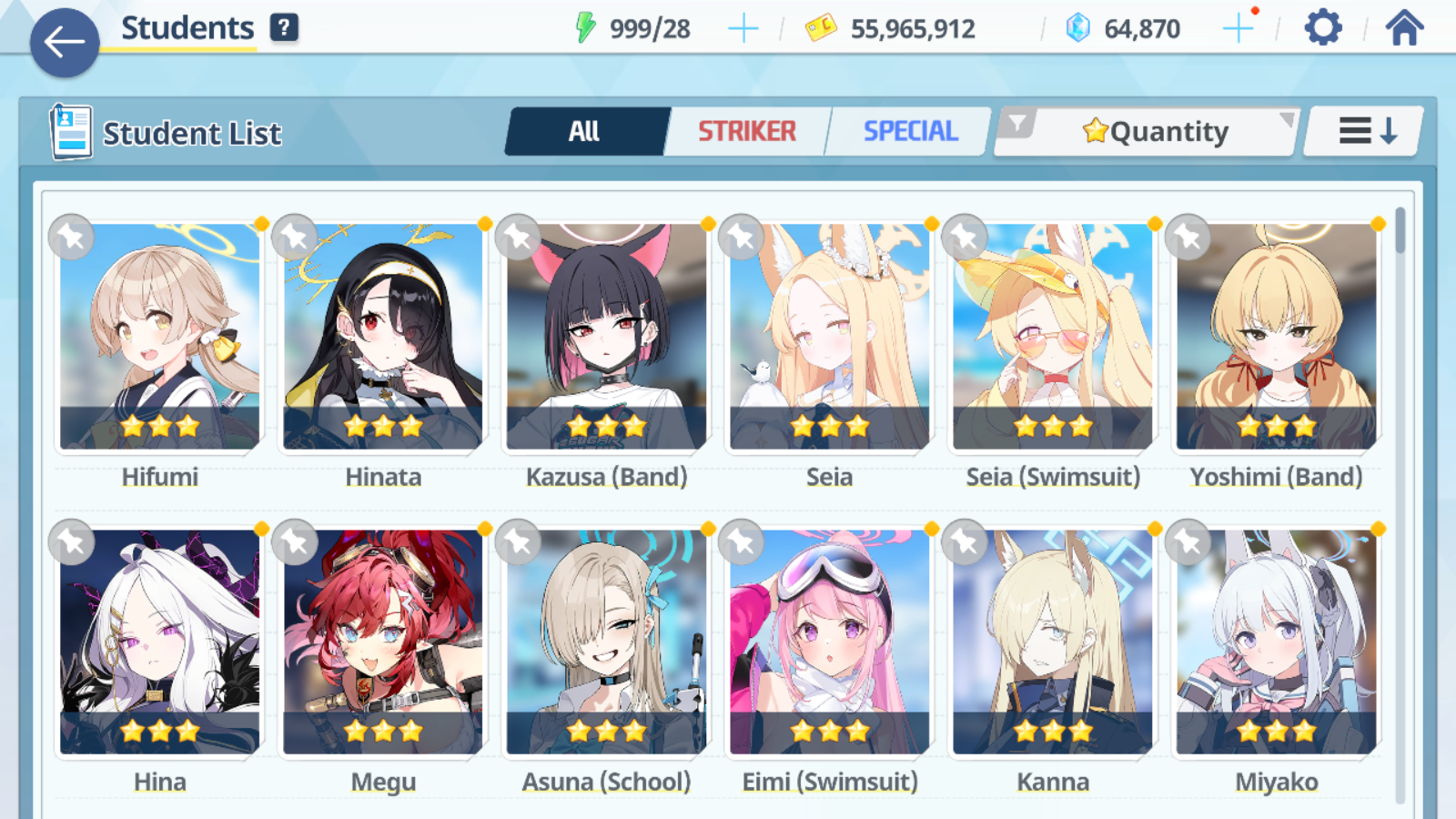Tap the plus button to buy Pyroxene
Screen dimensions: 1456x819
(x=1239, y=27)
